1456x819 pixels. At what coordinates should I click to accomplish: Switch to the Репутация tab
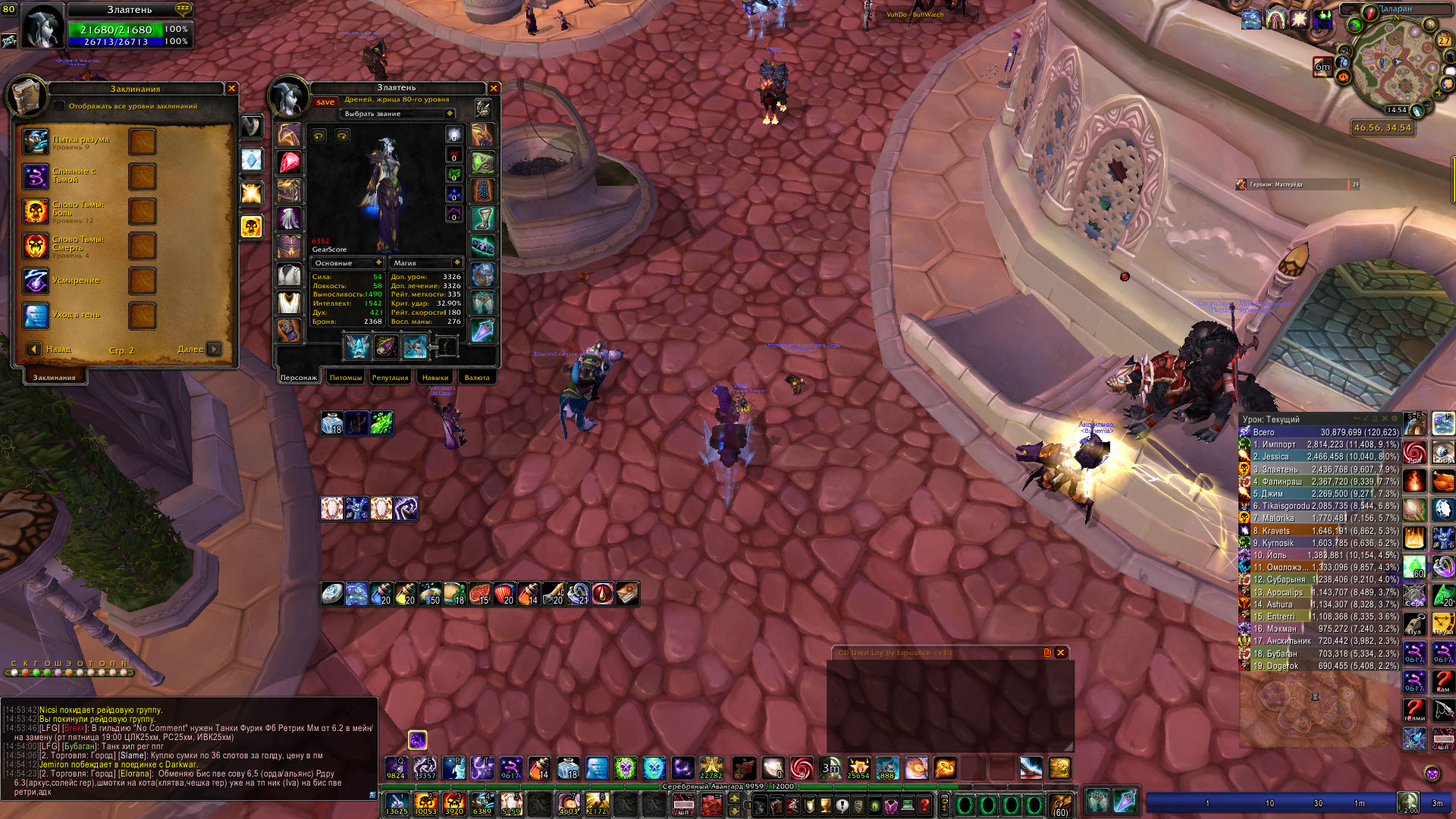[x=389, y=377]
